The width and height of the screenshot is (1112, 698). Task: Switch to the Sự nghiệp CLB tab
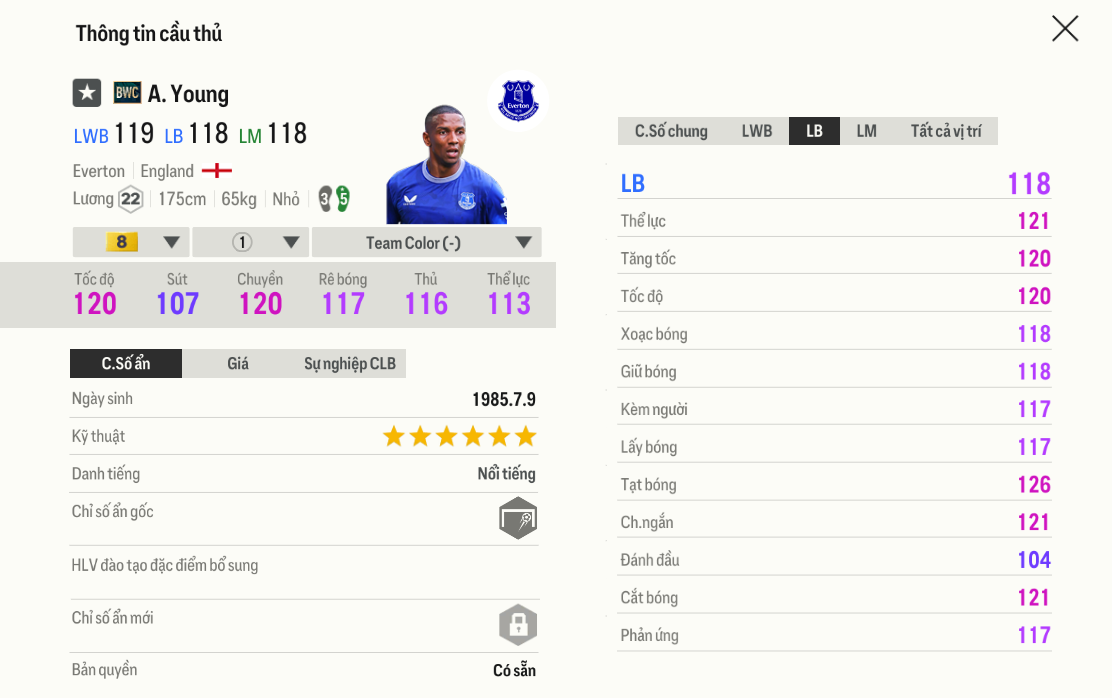point(350,363)
